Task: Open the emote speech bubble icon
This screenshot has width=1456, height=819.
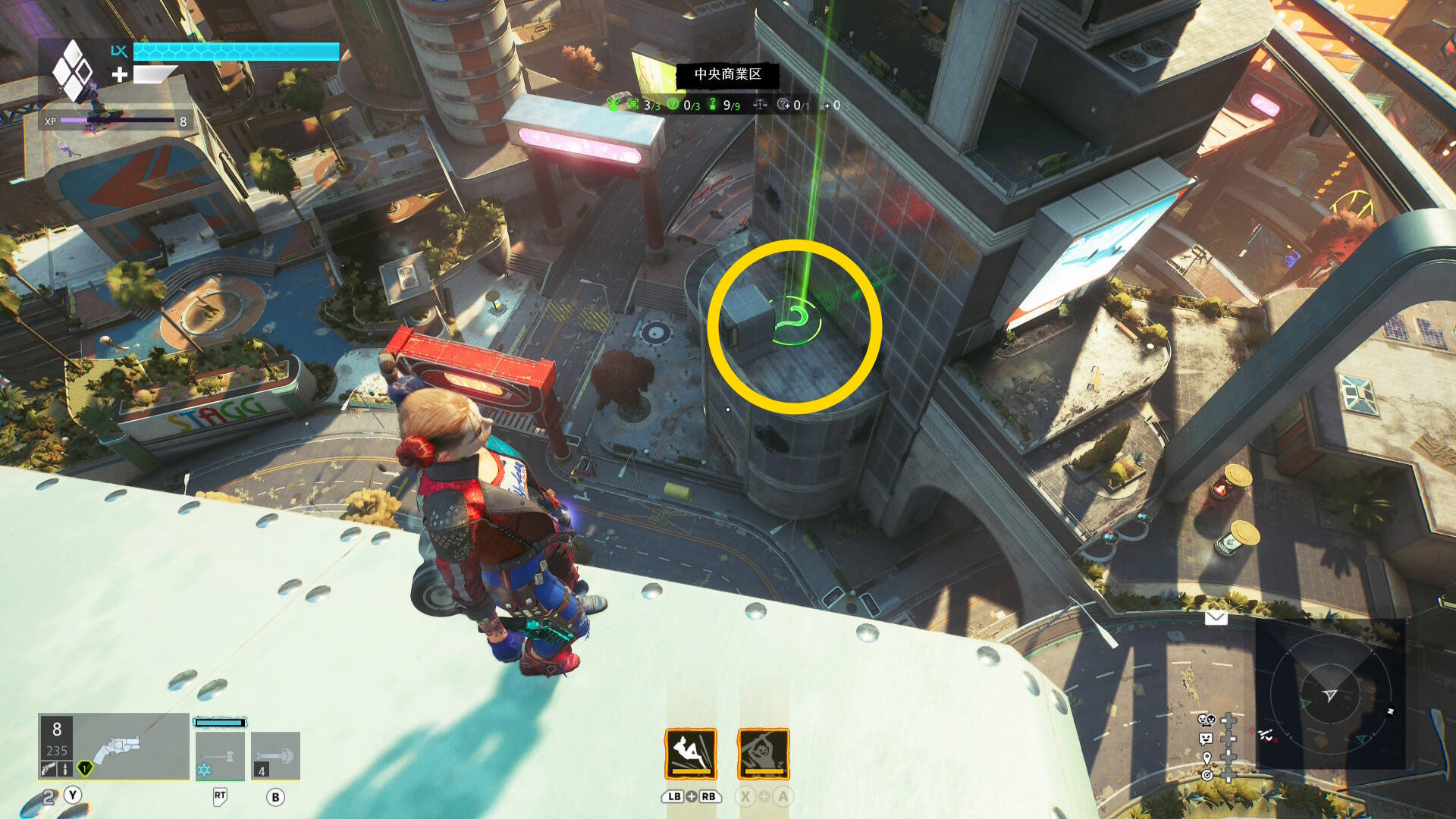Action: click(1207, 739)
